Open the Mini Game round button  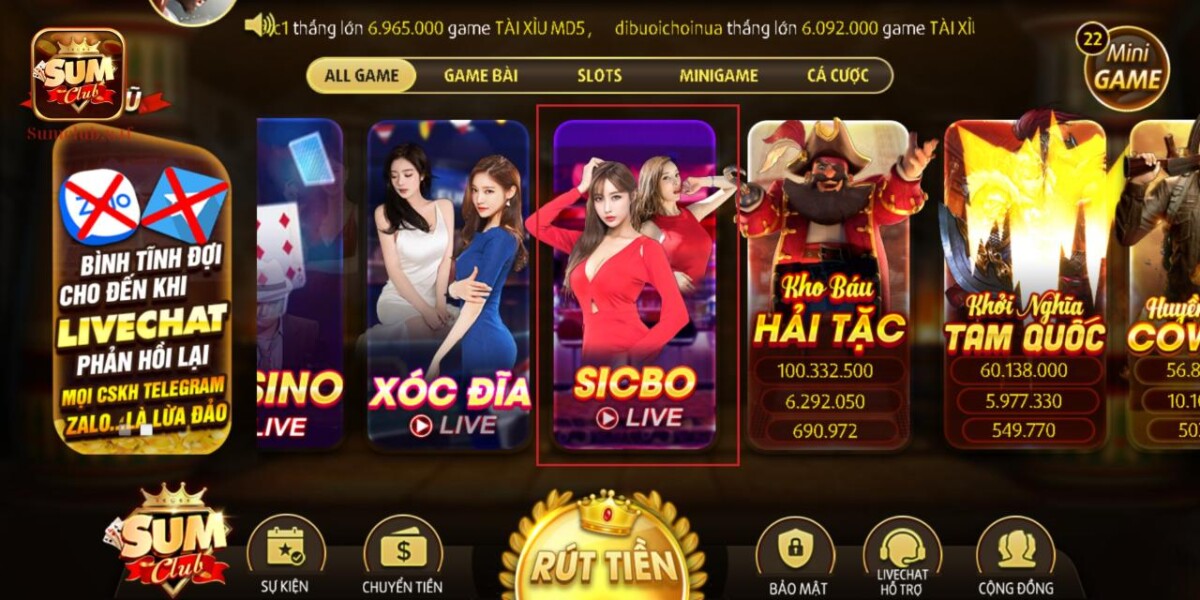coord(1127,67)
